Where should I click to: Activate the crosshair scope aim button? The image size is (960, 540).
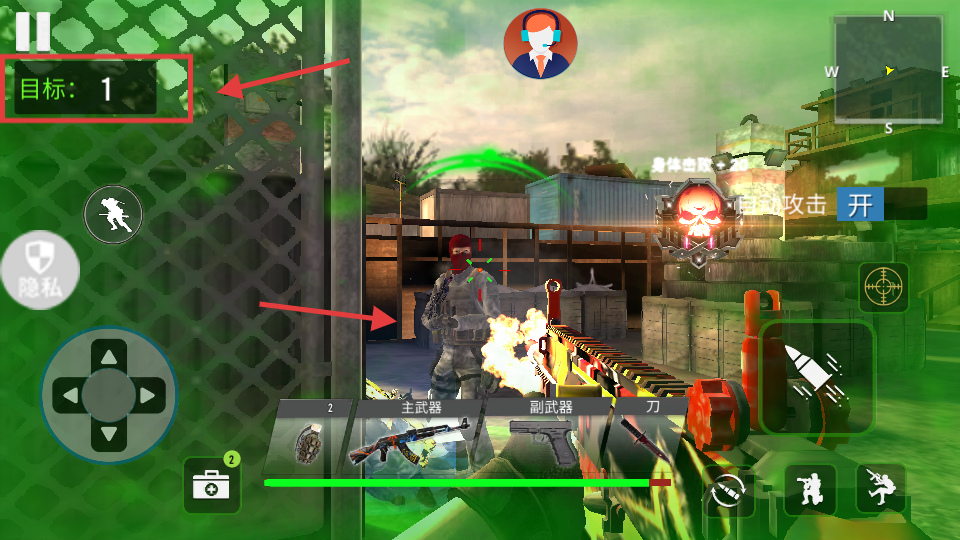point(884,288)
